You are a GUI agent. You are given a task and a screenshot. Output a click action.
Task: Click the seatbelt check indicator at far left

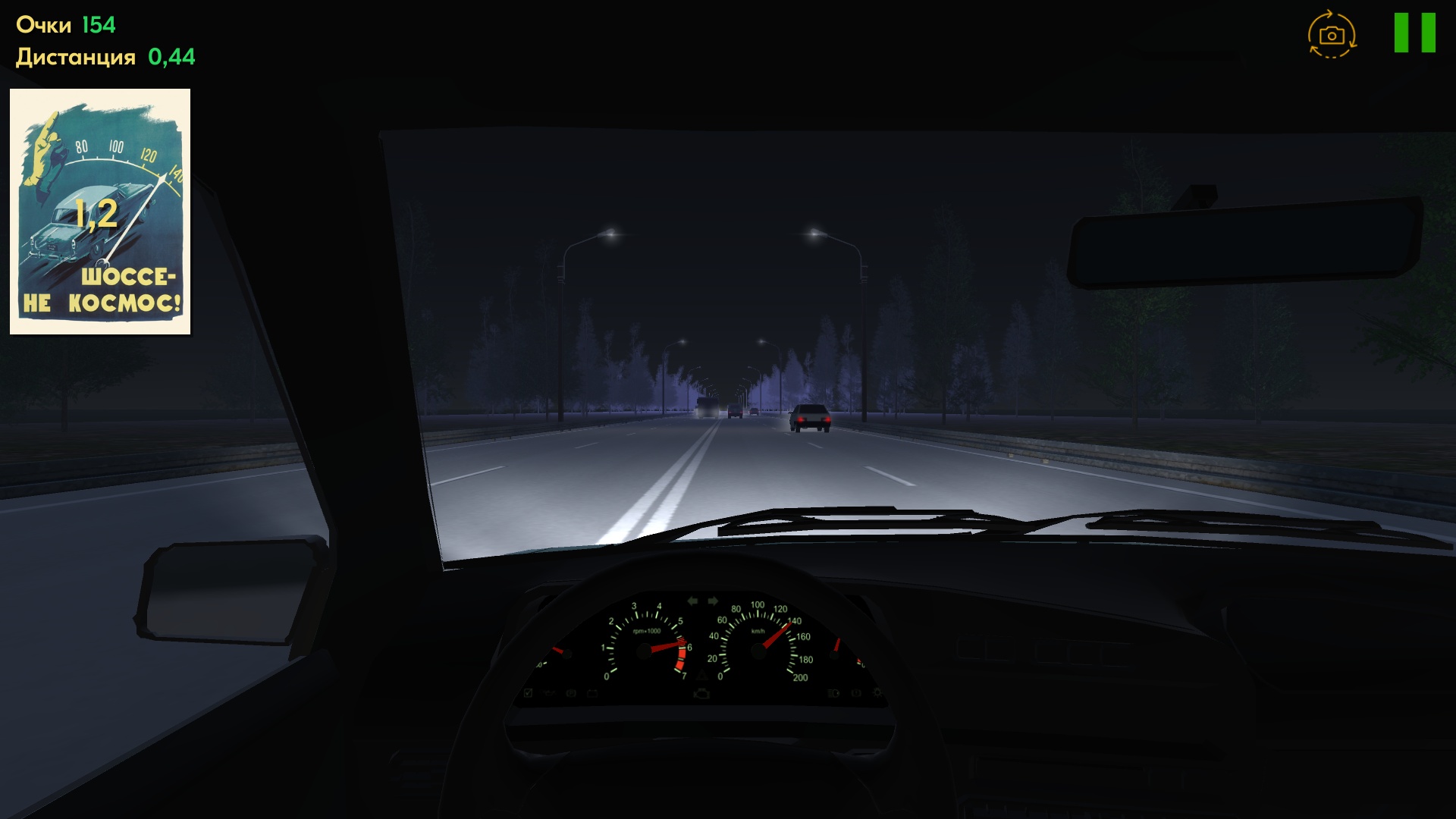coord(527,692)
